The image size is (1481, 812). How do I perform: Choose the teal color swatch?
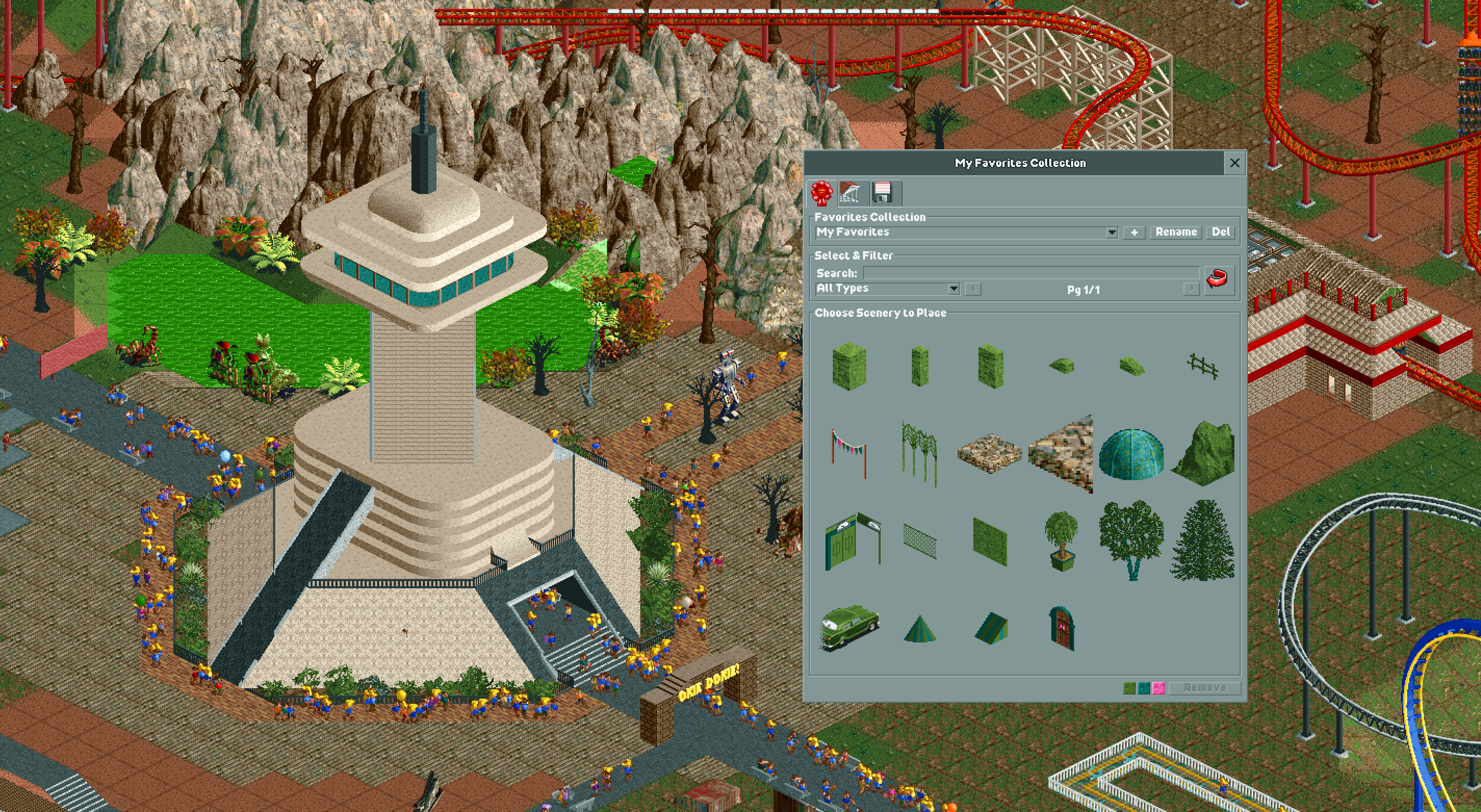[1144, 688]
